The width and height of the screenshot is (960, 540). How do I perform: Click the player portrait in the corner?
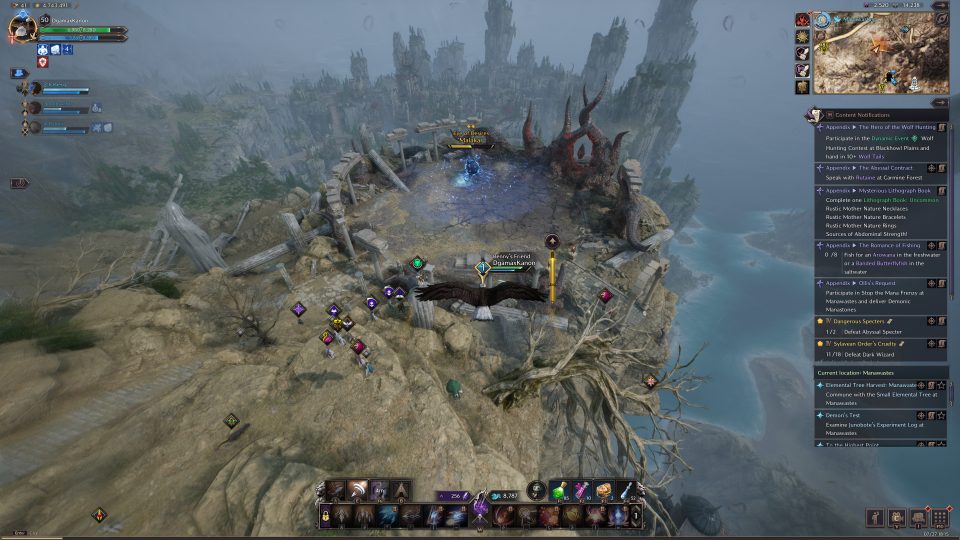[22, 28]
